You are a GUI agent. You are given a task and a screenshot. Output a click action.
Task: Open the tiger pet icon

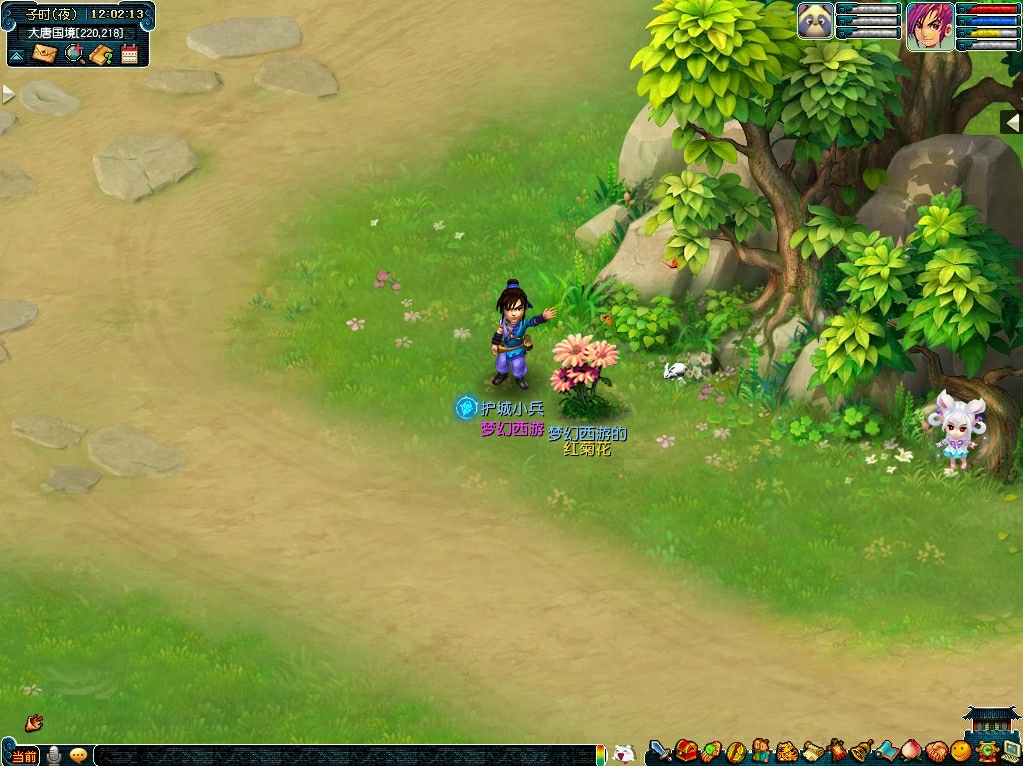click(x=786, y=750)
